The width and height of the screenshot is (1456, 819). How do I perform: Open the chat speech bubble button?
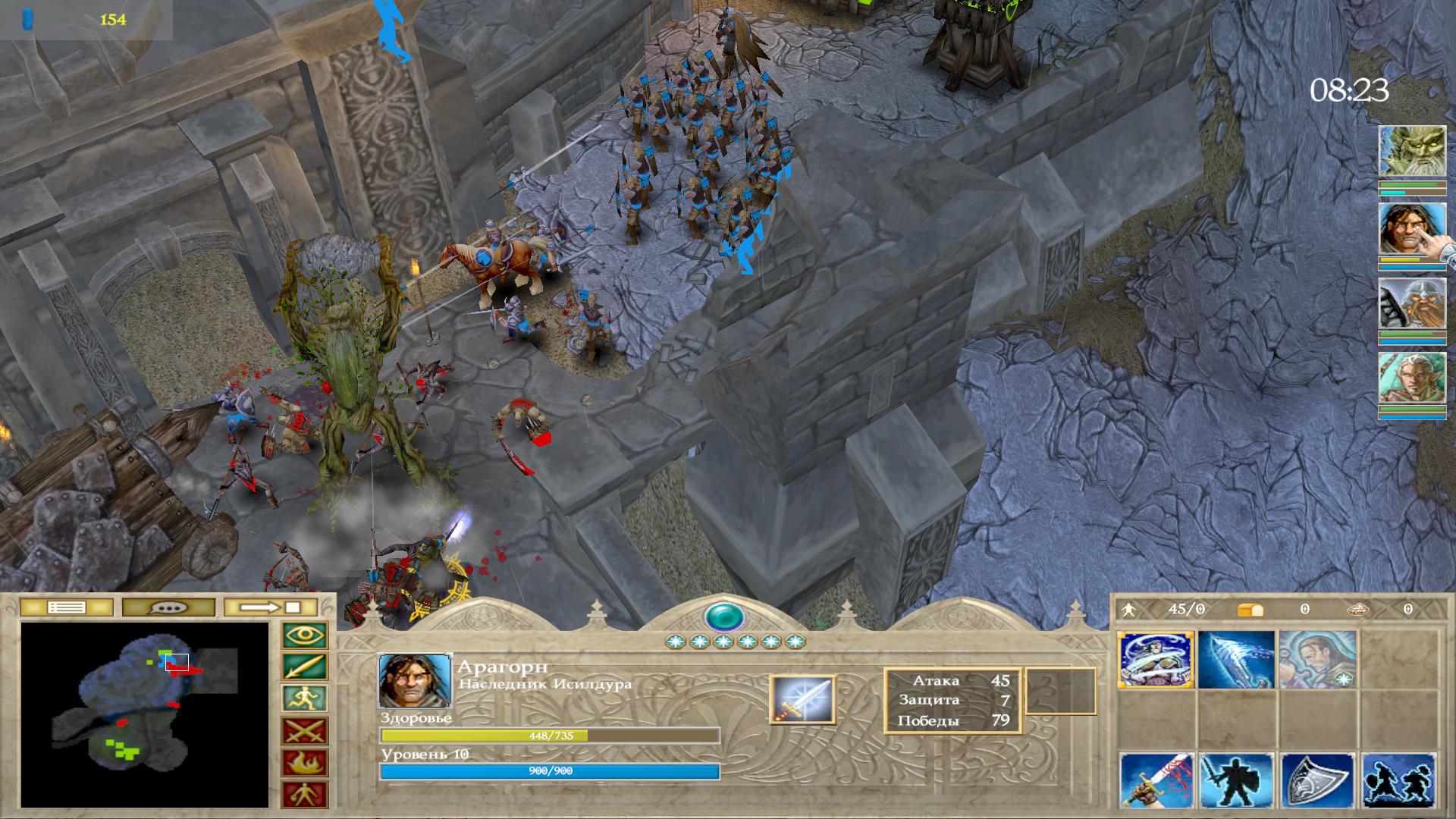pos(169,607)
